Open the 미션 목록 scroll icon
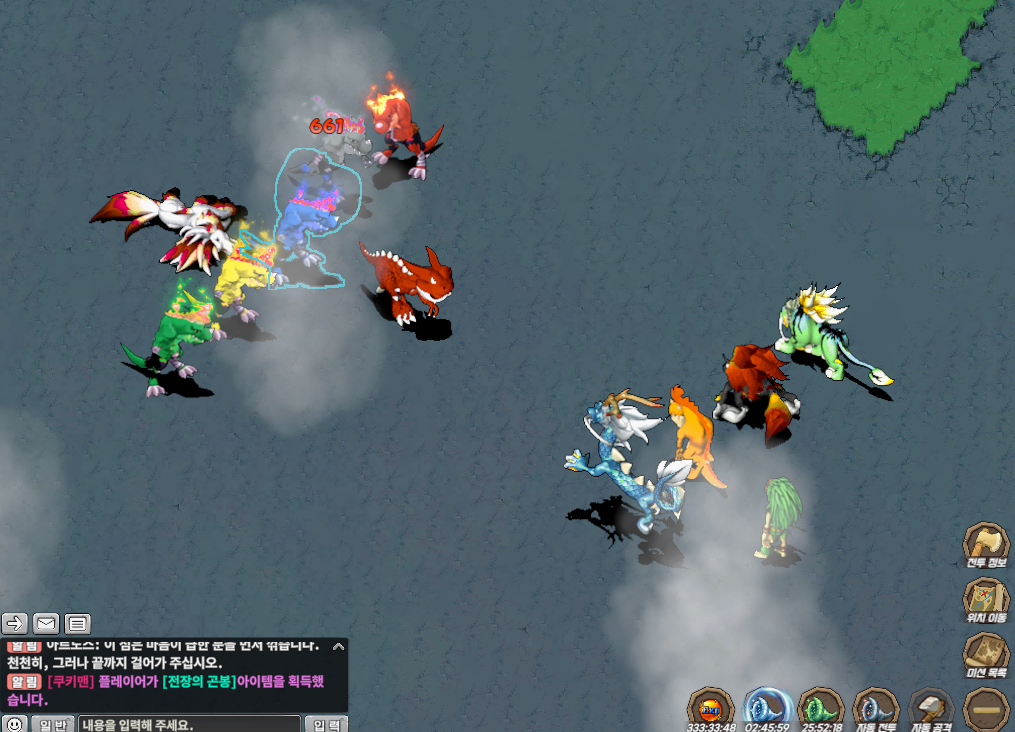Image resolution: width=1015 pixels, height=732 pixels. [x=985, y=657]
